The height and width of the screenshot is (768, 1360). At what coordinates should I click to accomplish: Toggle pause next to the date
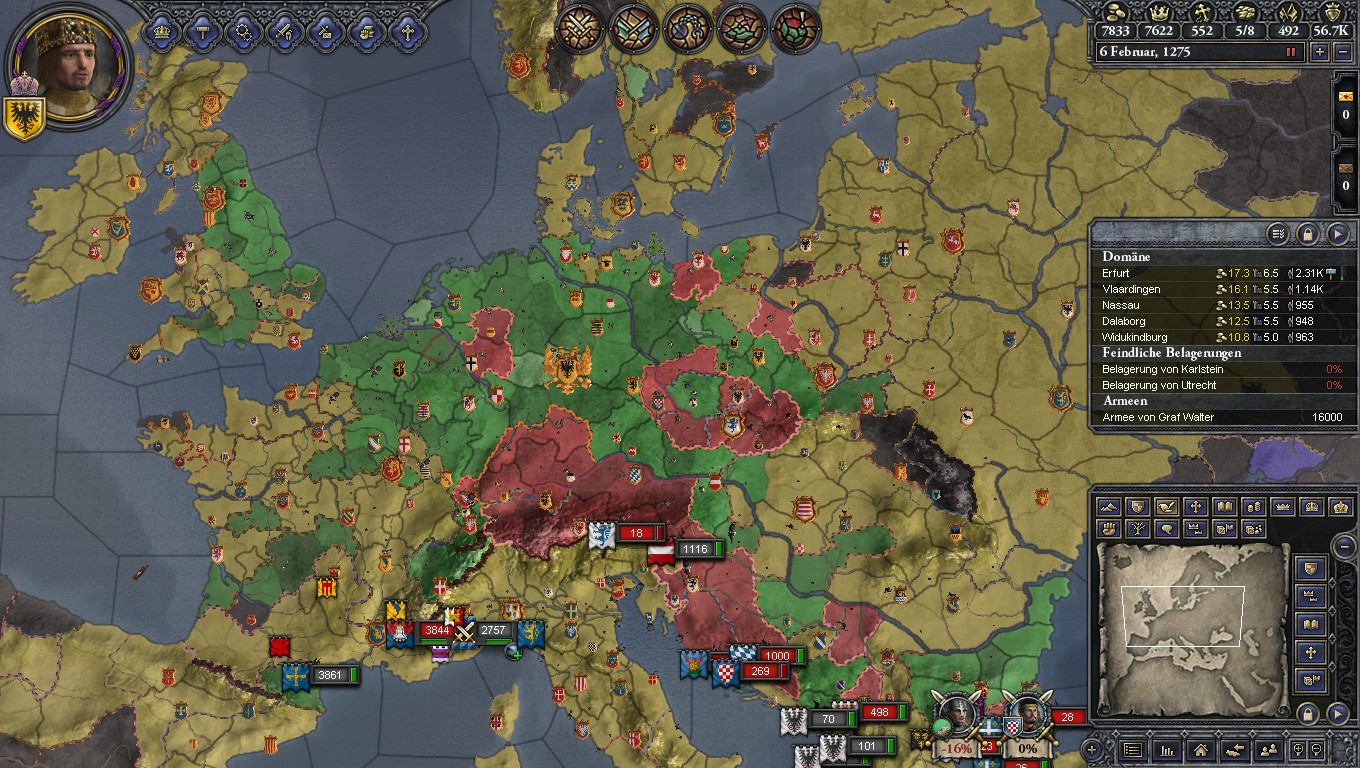pos(1291,52)
